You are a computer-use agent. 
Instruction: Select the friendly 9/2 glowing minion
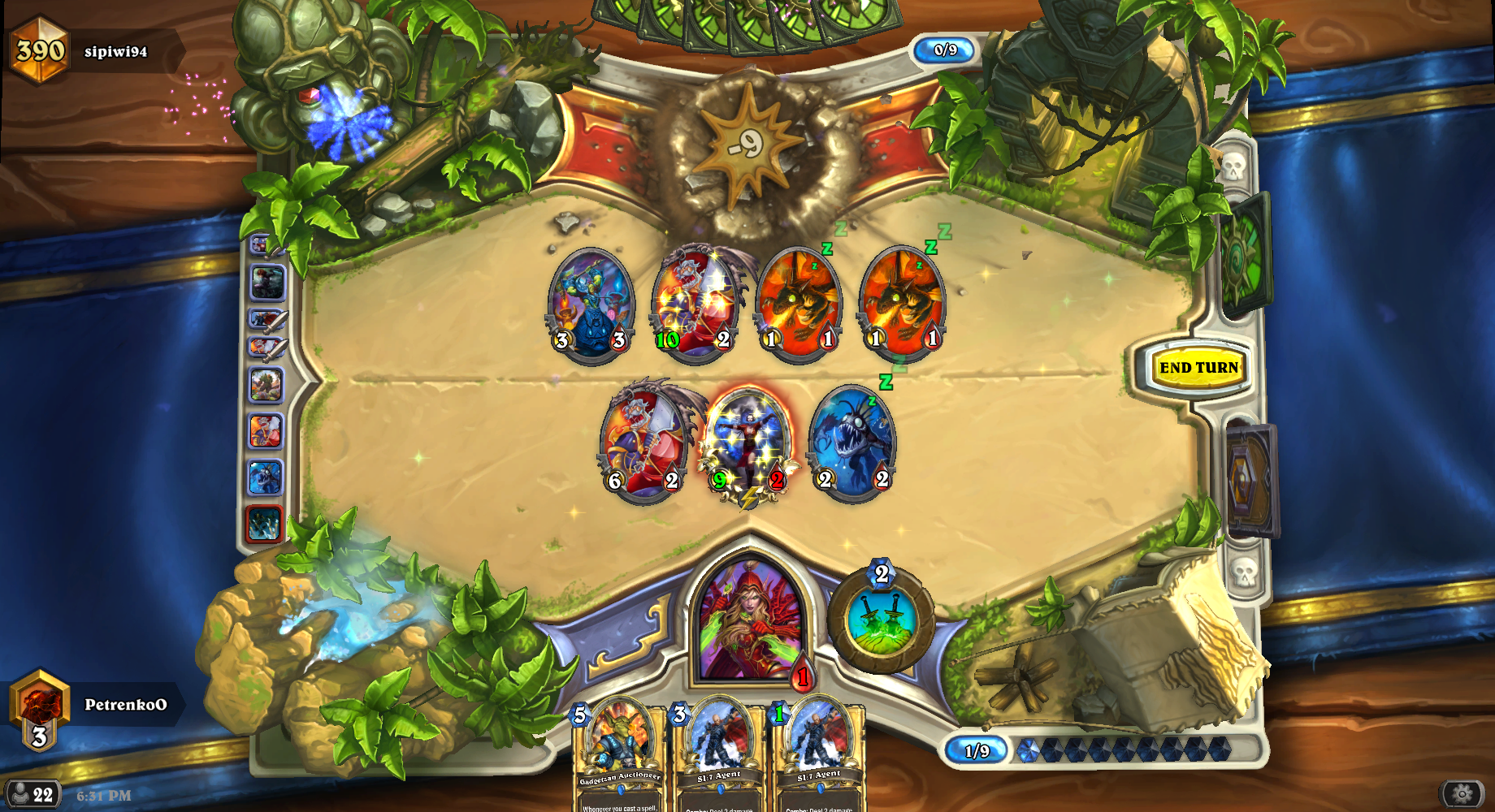pos(747,443)
